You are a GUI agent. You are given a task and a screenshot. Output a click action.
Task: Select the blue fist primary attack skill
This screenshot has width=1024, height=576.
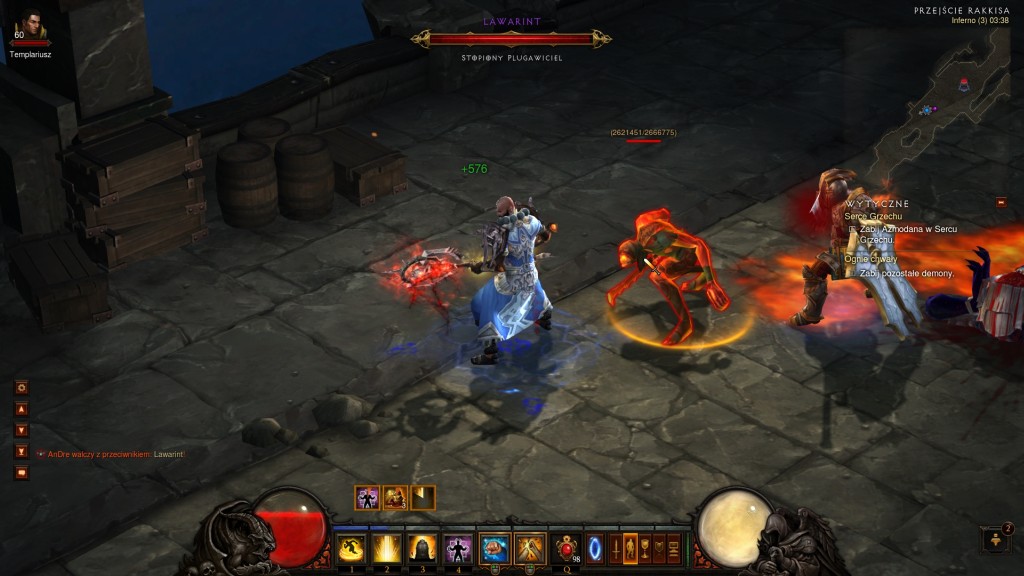[494, 548]
